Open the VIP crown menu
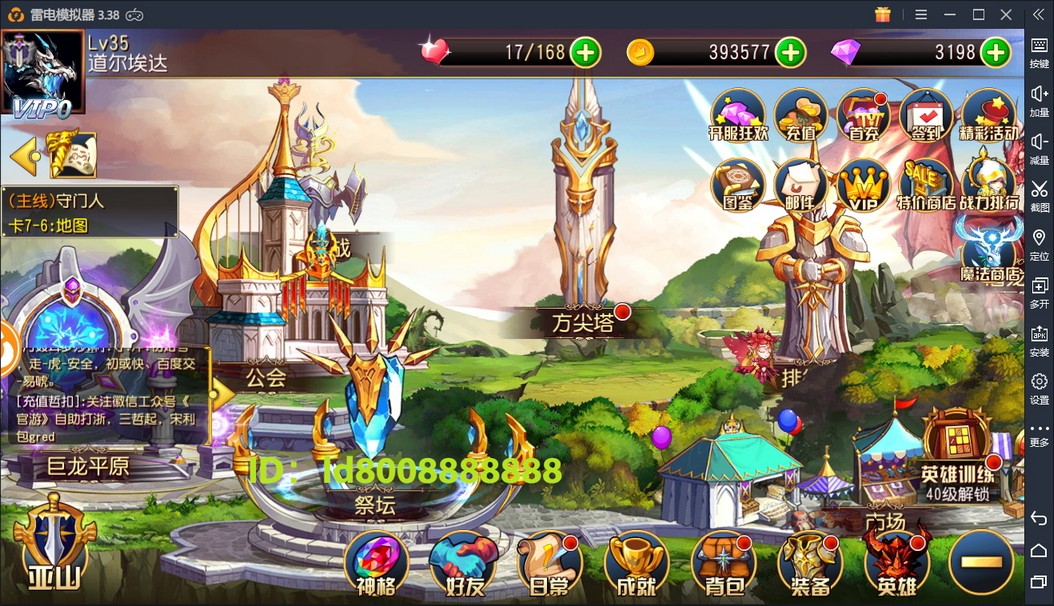 pos(863,183)
